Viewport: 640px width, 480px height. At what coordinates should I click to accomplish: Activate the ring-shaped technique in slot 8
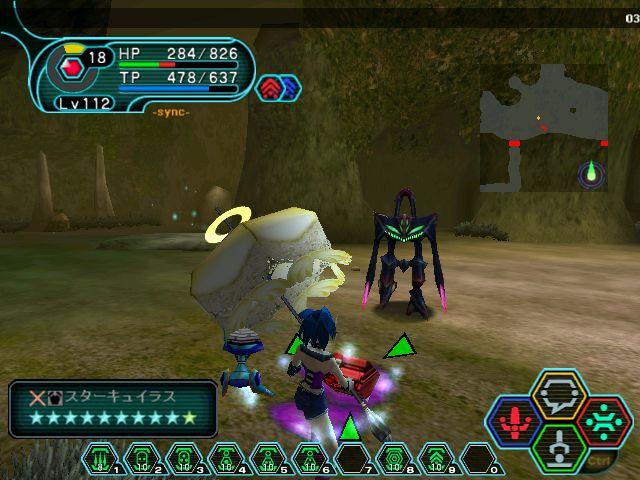tap(395, 459)
